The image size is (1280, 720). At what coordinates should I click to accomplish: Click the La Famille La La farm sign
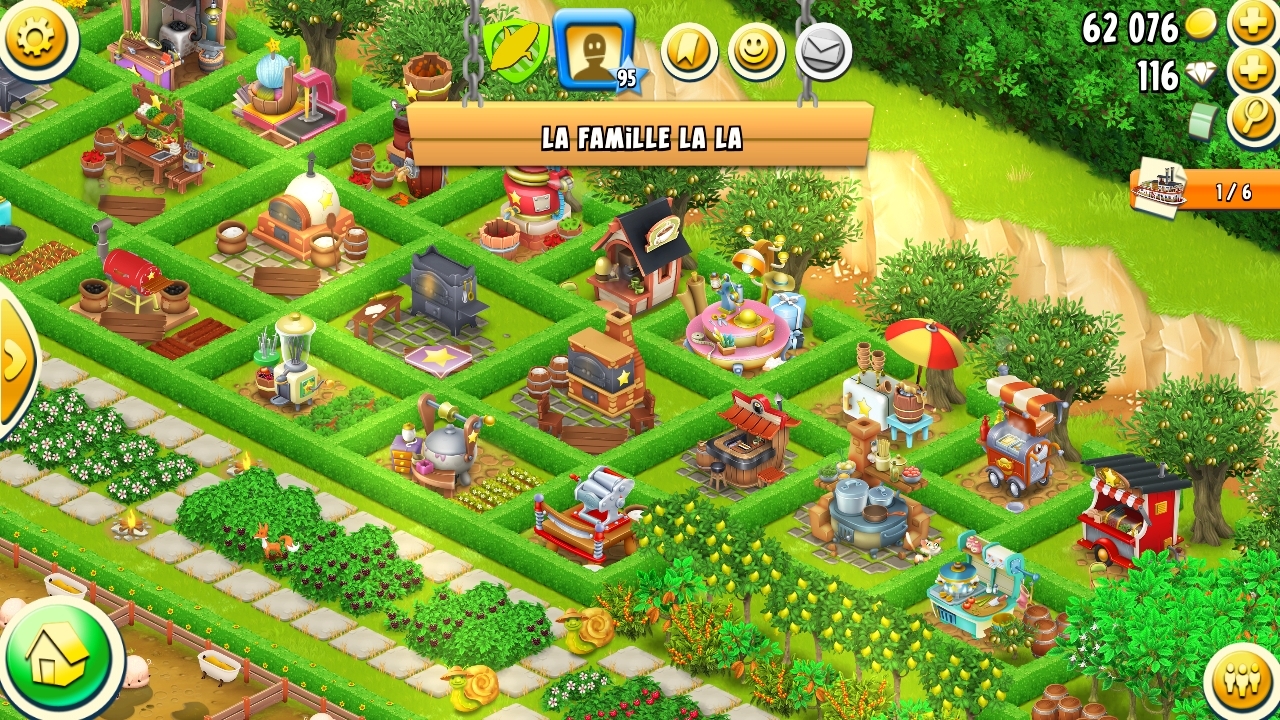click(640, 136)
